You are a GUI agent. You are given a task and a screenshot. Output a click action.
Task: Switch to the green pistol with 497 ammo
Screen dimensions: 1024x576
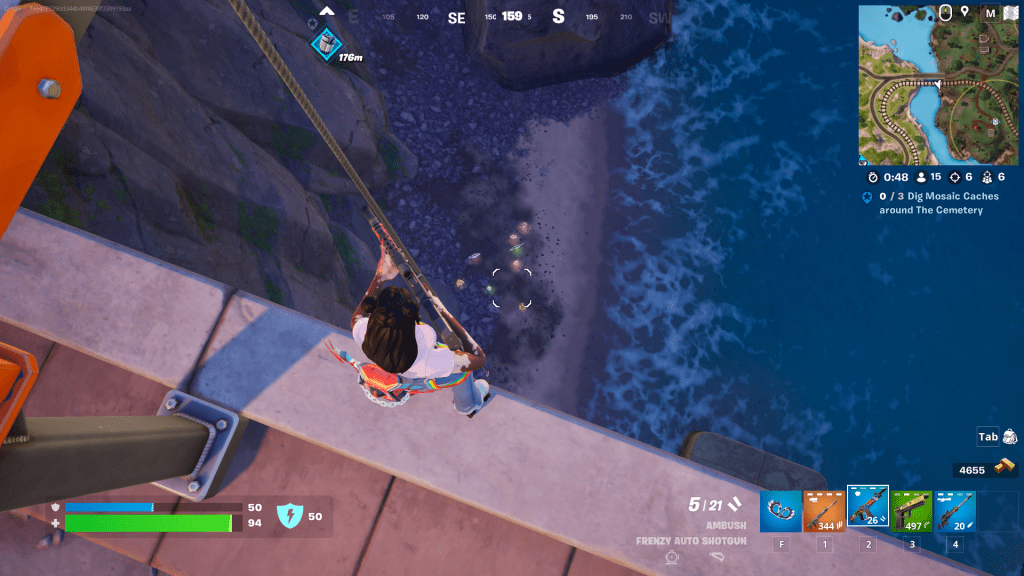(x=911, y=510)
